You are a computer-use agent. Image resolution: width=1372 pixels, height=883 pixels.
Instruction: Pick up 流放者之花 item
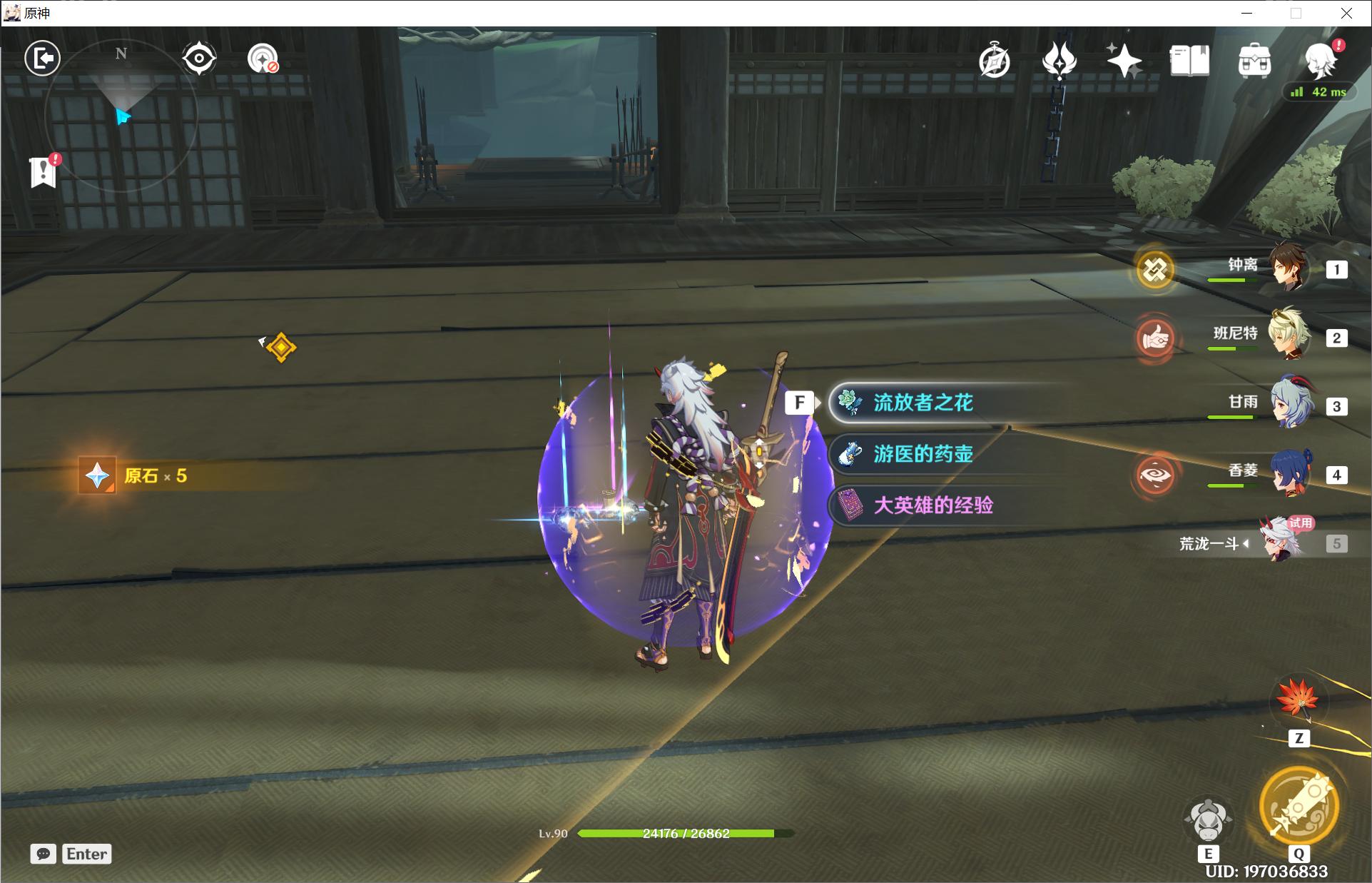point(923,403)
